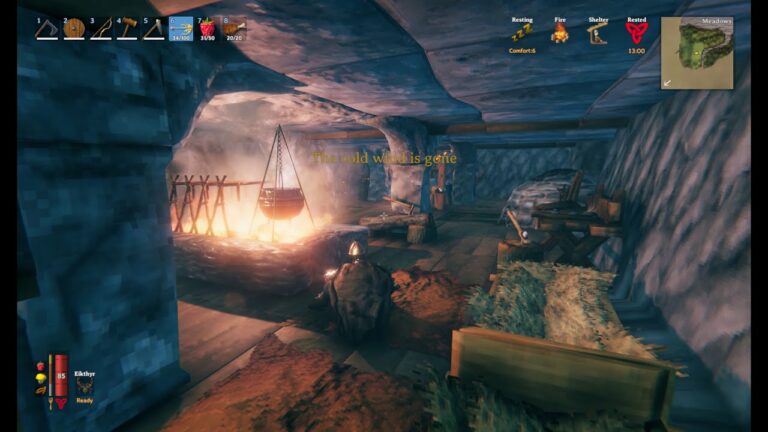Equip the round wooden shield
The height and width of the screenshot is (432, 768).
73,29
